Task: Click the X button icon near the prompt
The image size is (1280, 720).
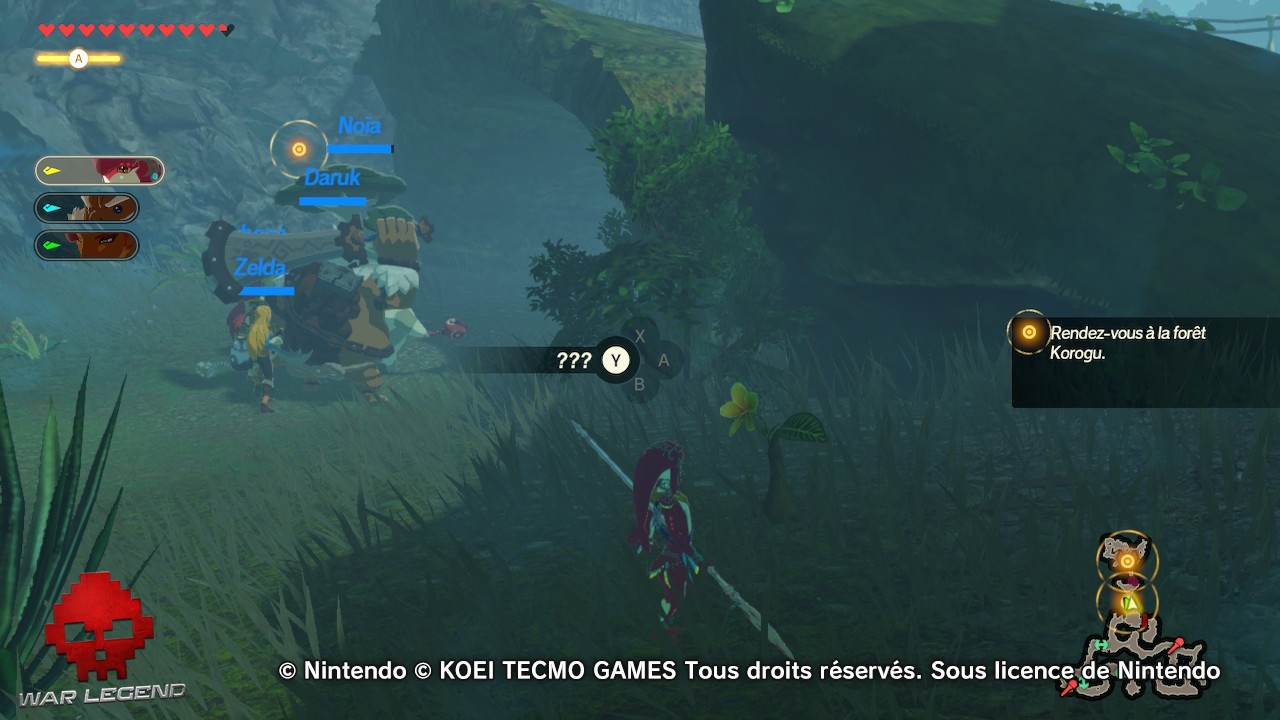Action: (x=640, y=338)
